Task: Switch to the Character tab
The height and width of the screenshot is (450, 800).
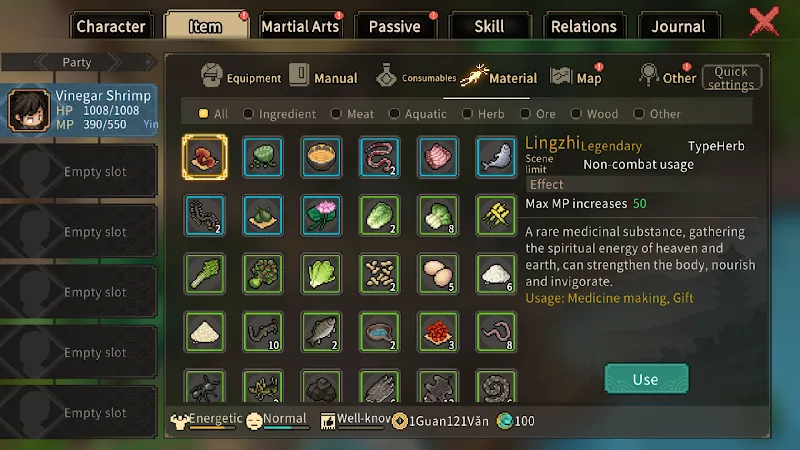Action: [x=110, y=27]
